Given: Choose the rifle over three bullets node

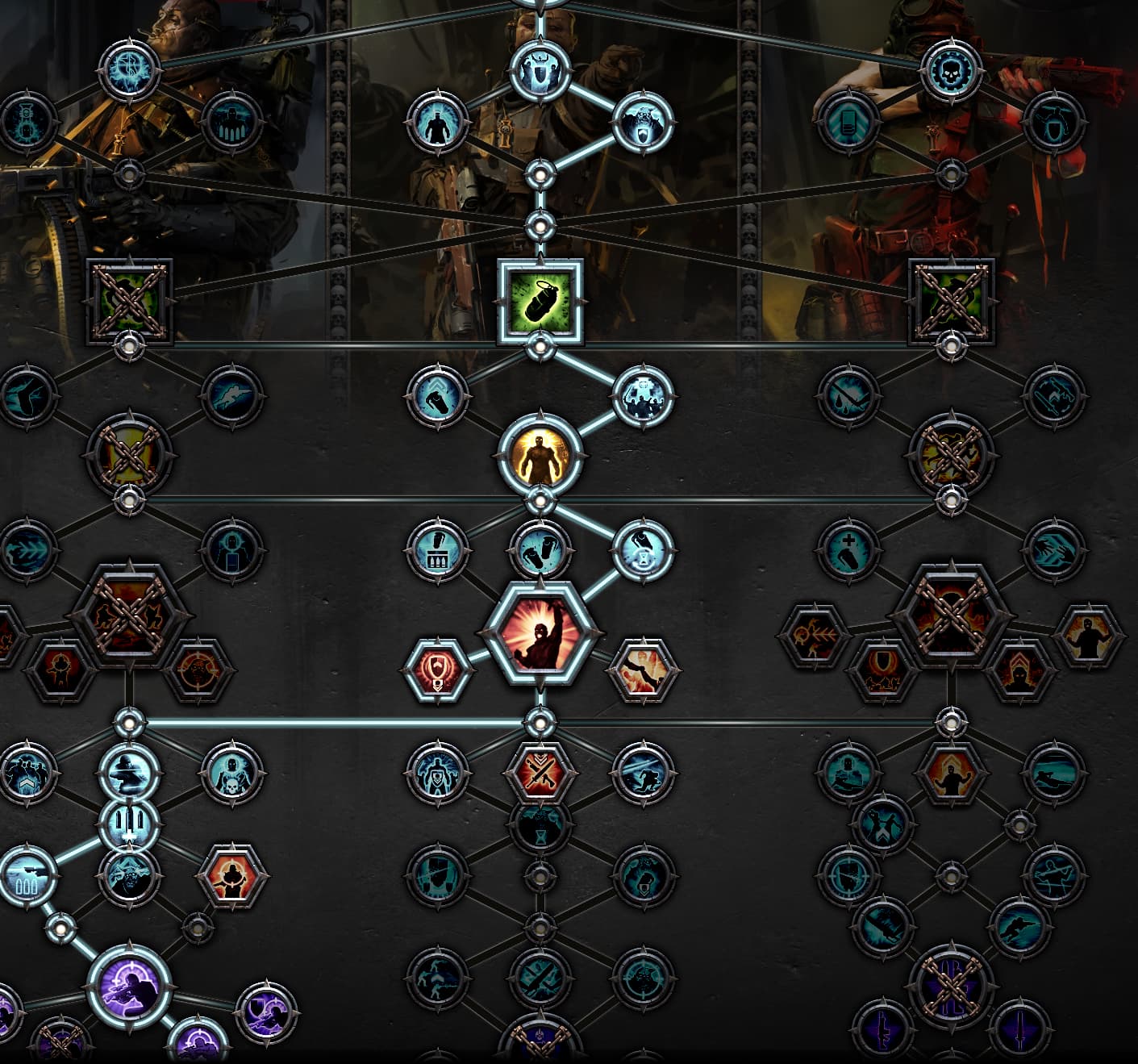Looking at the screenshot, I should coord(27,875).
